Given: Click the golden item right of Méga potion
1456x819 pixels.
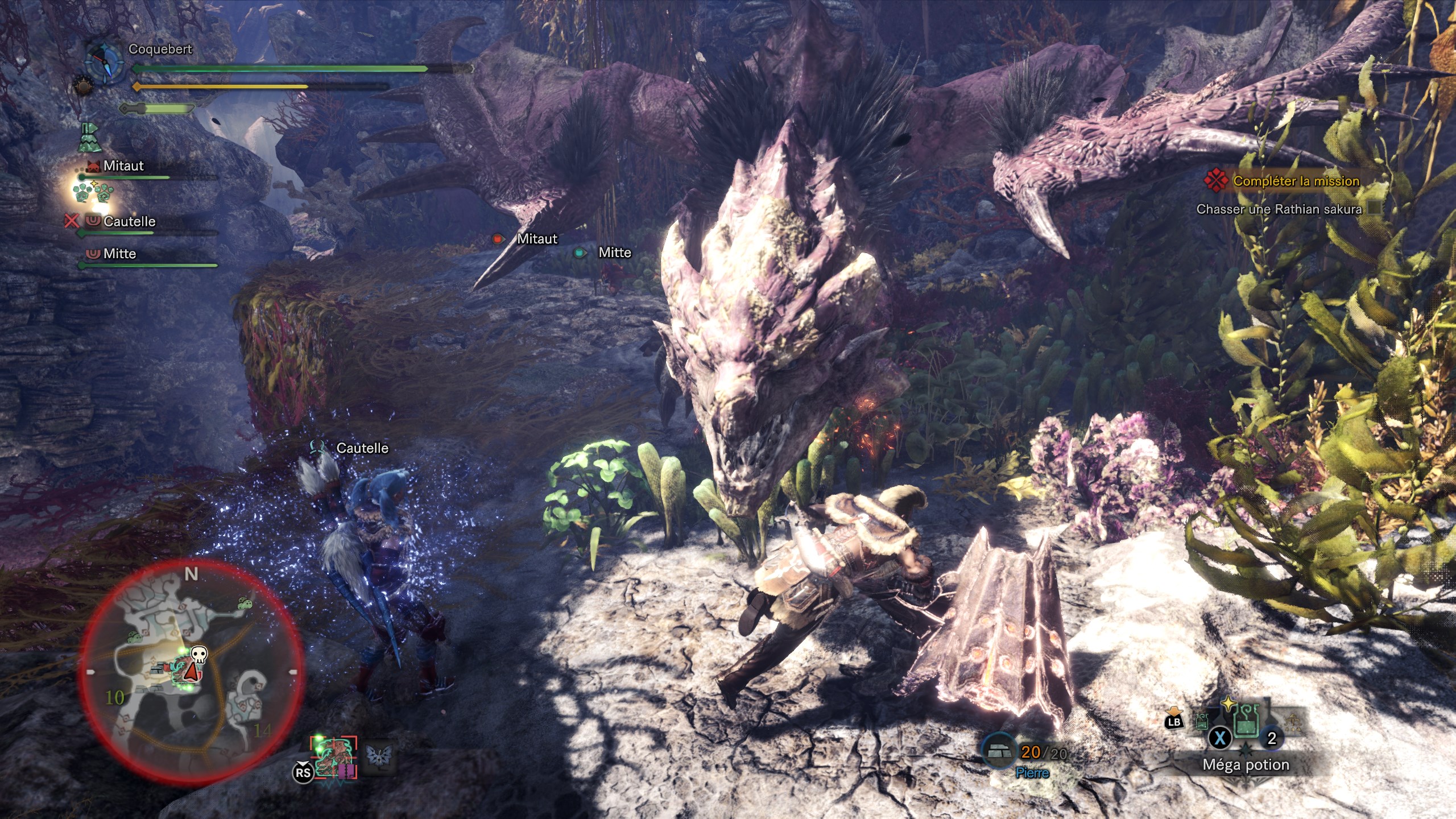Looking at the screenshot, I should pos(1293,722).
